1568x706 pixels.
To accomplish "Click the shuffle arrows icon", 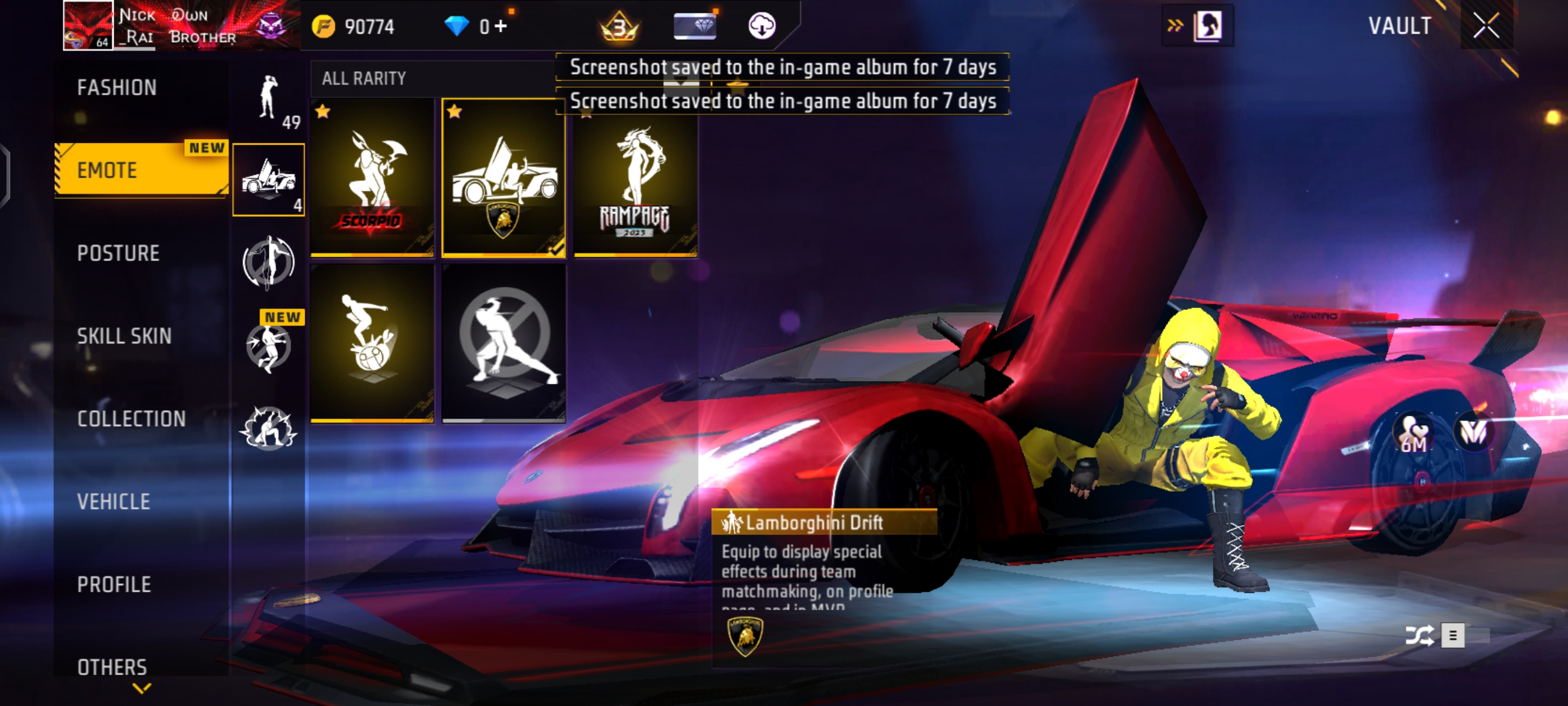I will pyautogui.click(x=1419, y=635).
